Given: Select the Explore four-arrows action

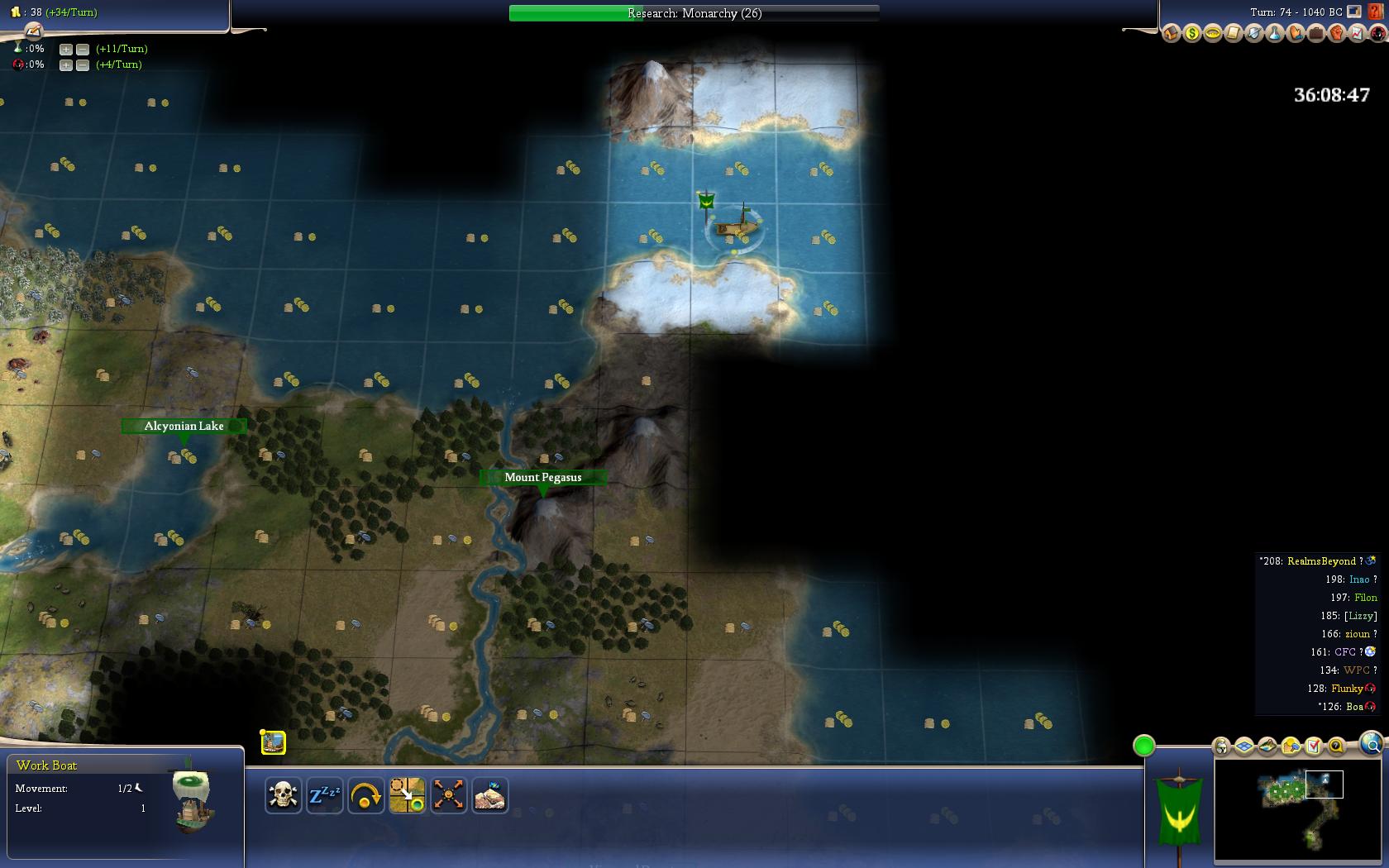Looking at the screenshot, I should tap(448, 796).
